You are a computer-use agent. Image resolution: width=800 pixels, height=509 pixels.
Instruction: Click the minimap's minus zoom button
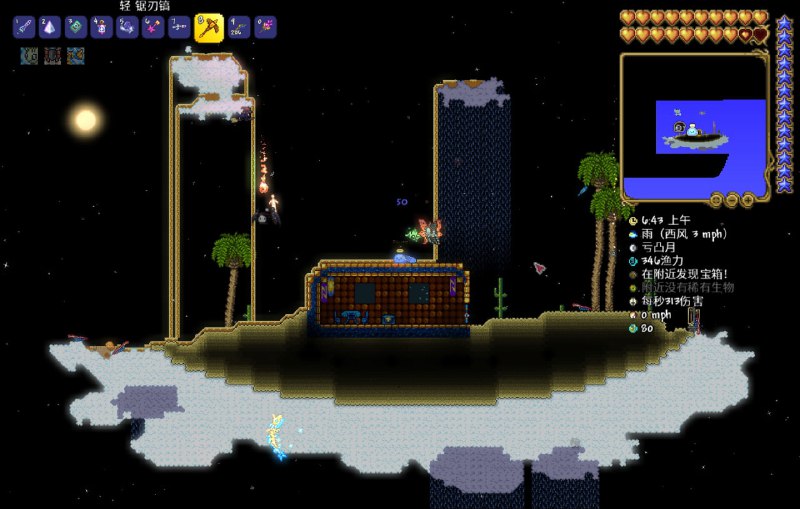pyautogui.click(x=731, y=200)
